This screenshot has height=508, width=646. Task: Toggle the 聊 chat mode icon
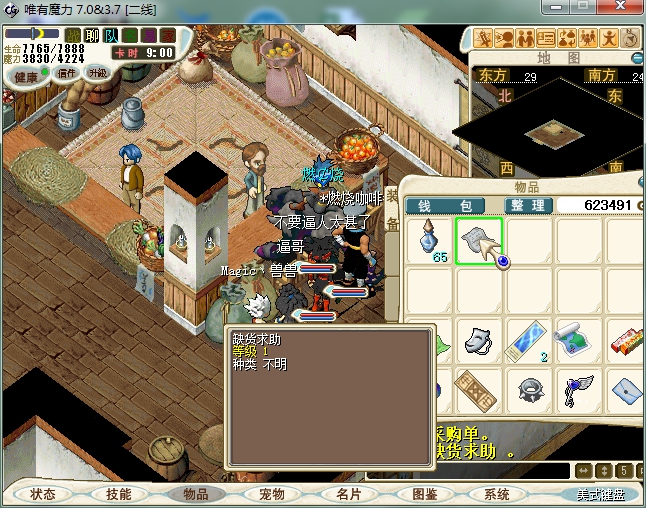click(92, 36)
